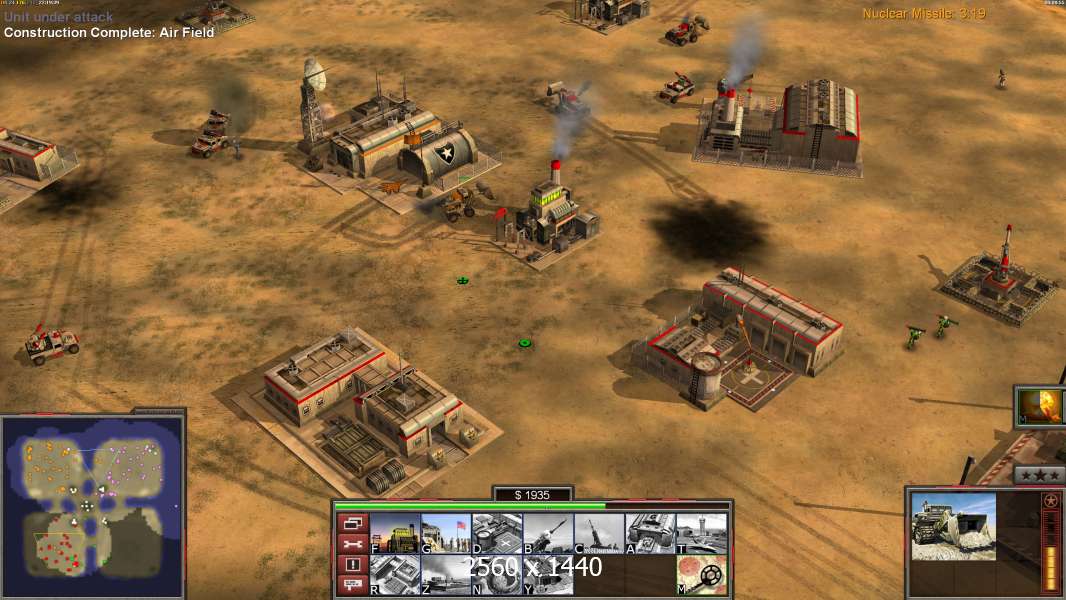Build the barracks with flag (G)
This screenshot has width=1066, height=600.
tap(446, 533)
